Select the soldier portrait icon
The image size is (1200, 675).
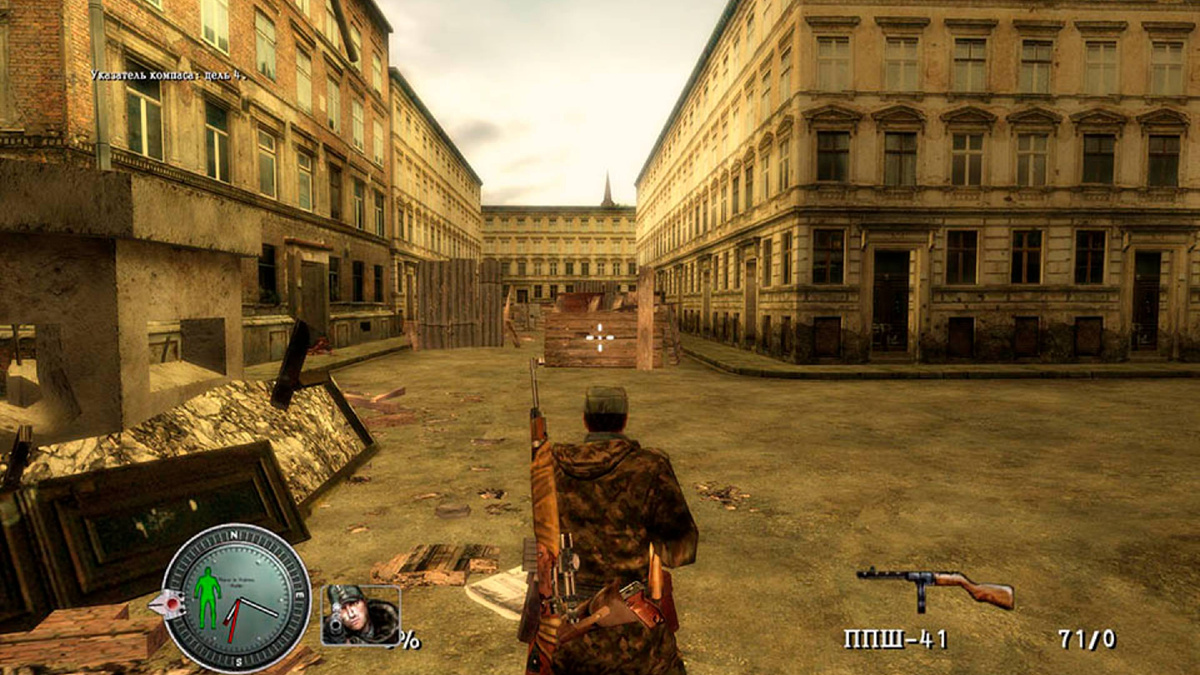tap(360, 614)
